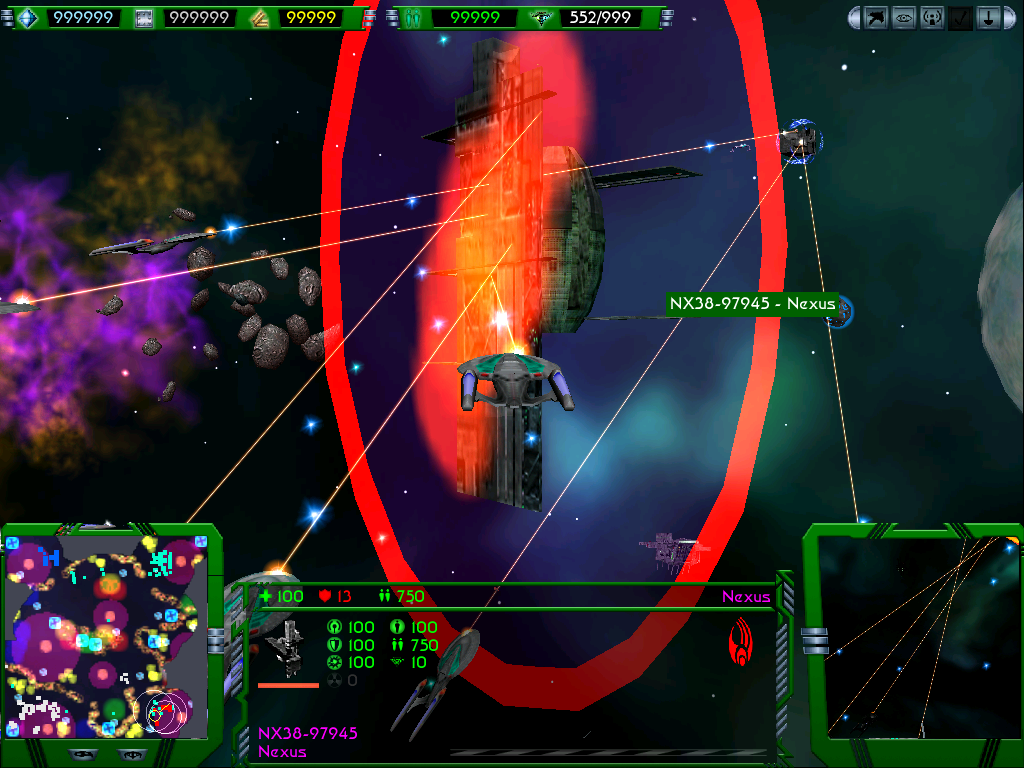Select the Nexus station portrait thumbnail
1024x768 pixels.
click(x=288, y=649)
